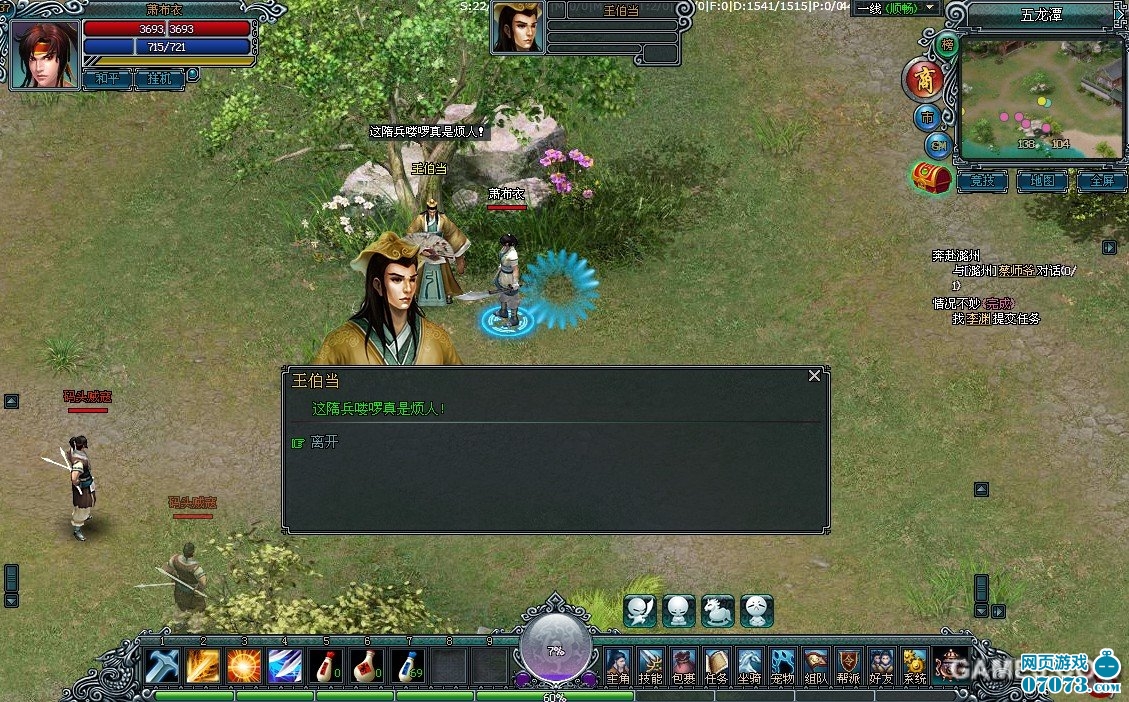Open the 系统 system settings
The height and width of the screenshot is (702, 1129).
[914, 666]
